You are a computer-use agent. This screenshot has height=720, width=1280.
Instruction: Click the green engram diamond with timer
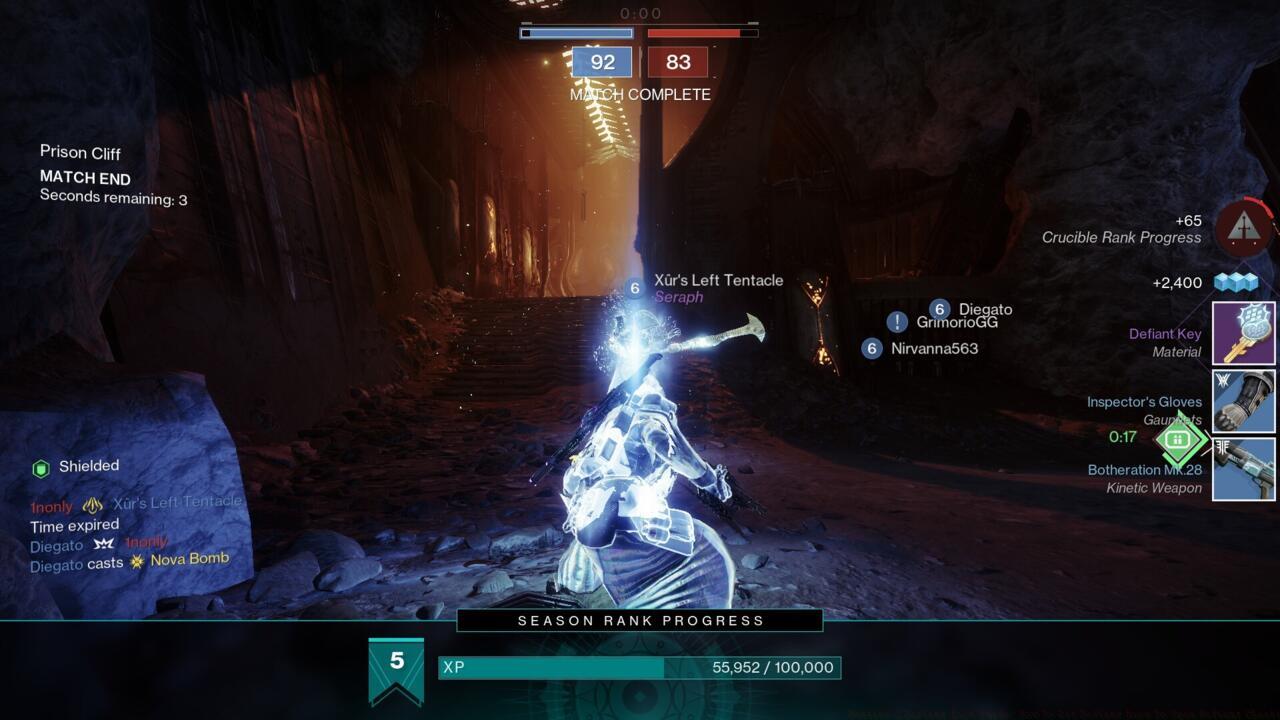coord(1180,440)
